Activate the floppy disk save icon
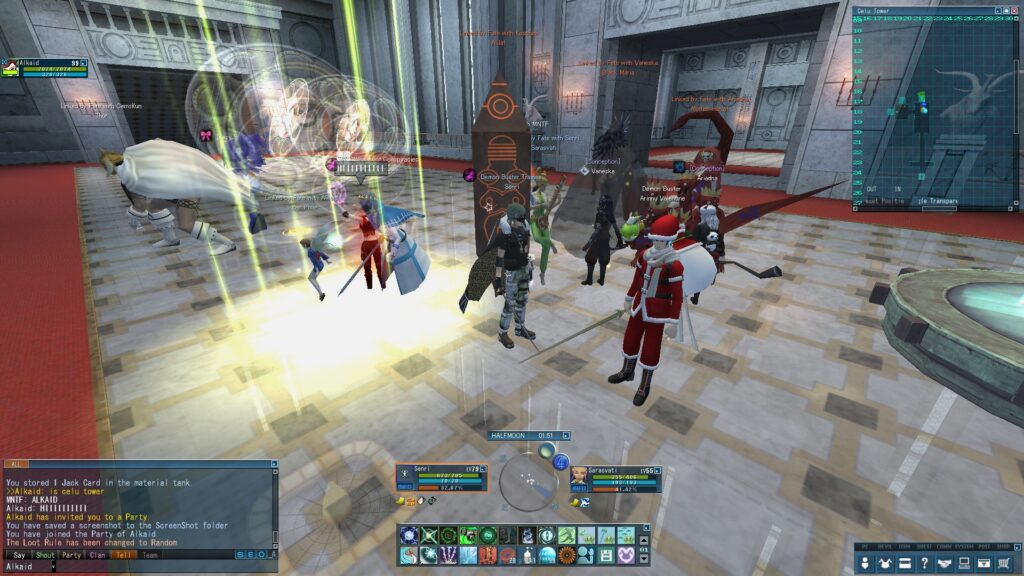This screenshot has height=576, width=1024. coord(606,554)
